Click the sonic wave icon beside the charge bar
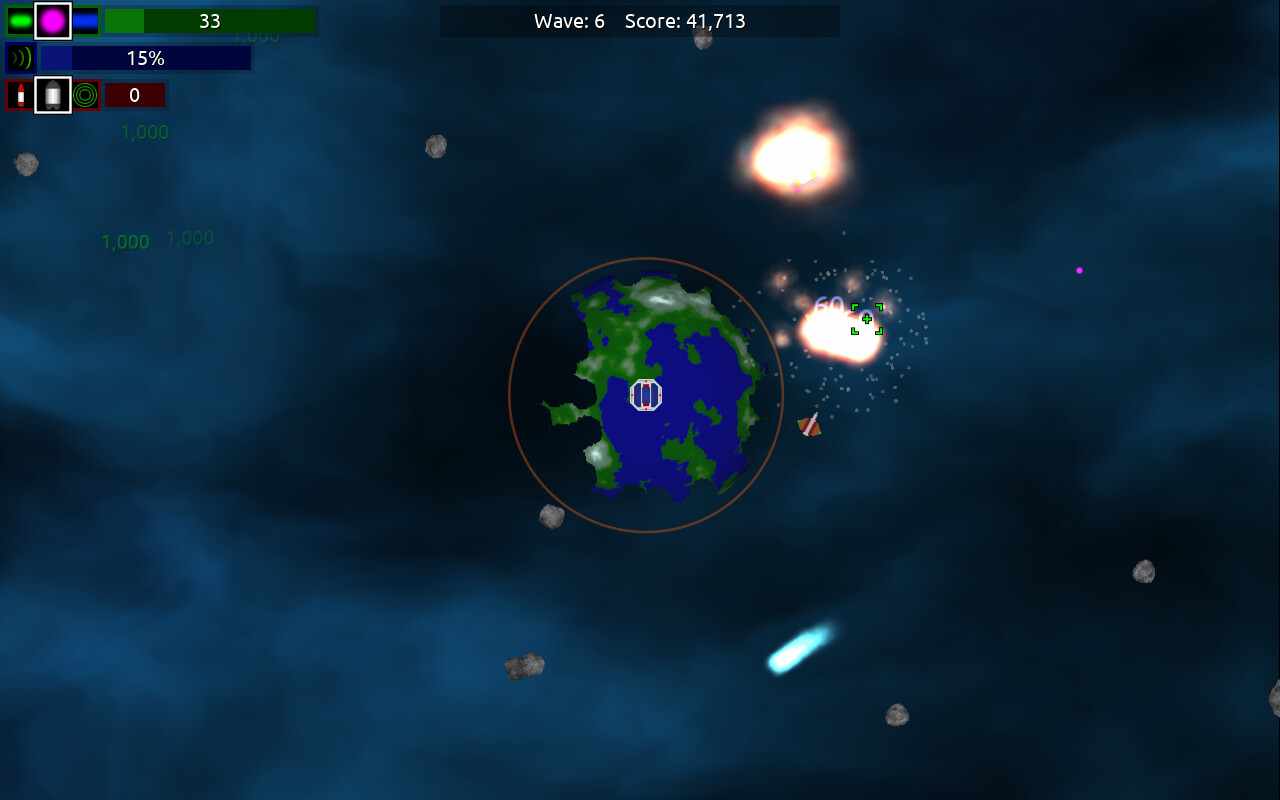This screenshot has height=800, width=1280. pyautogui.click(x=20, y=58)
